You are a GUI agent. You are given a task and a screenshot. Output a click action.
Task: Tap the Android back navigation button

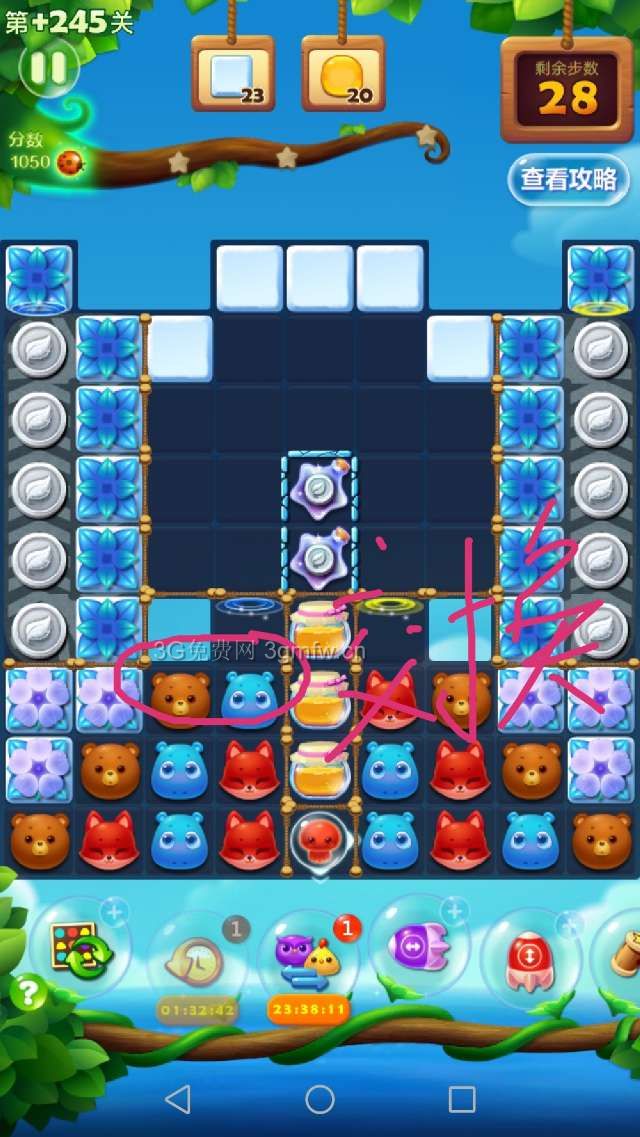178,1100
